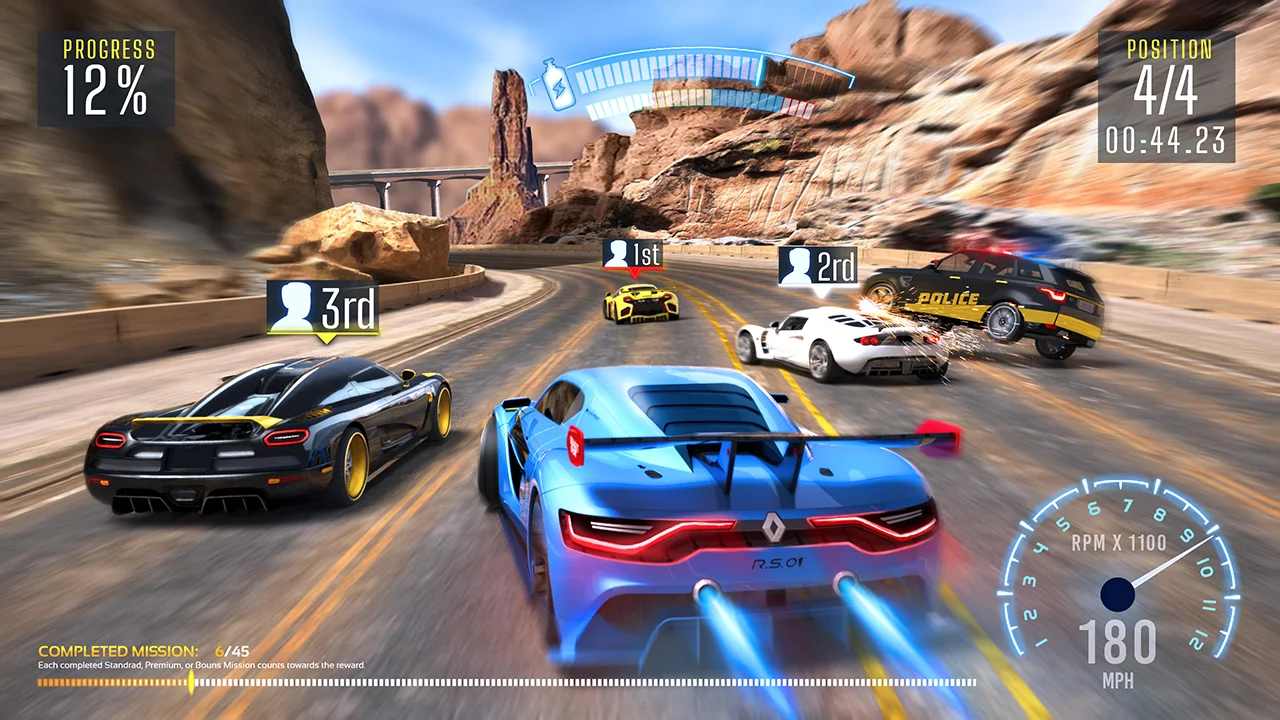Select the 1st place racer tag
The height and width of the screenshot is (720, 1280).
pos(632,254)
